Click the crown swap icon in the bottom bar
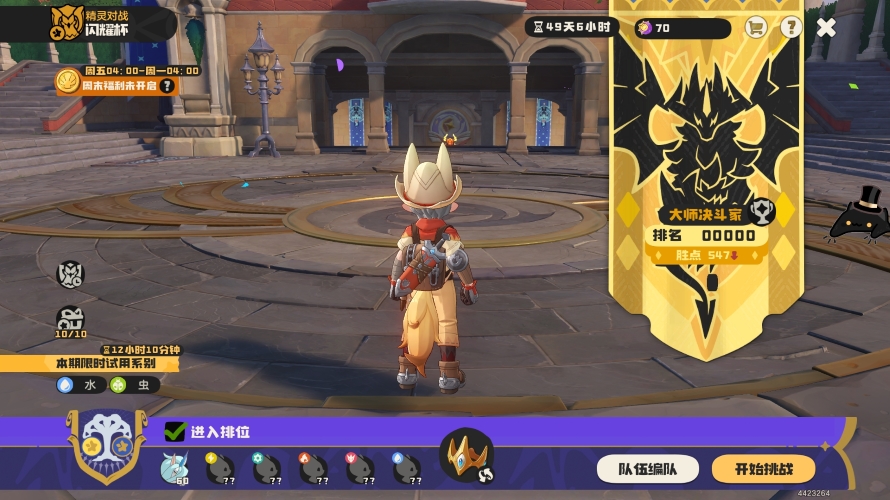Screen dimensions: 890x500 click(466, 456)
